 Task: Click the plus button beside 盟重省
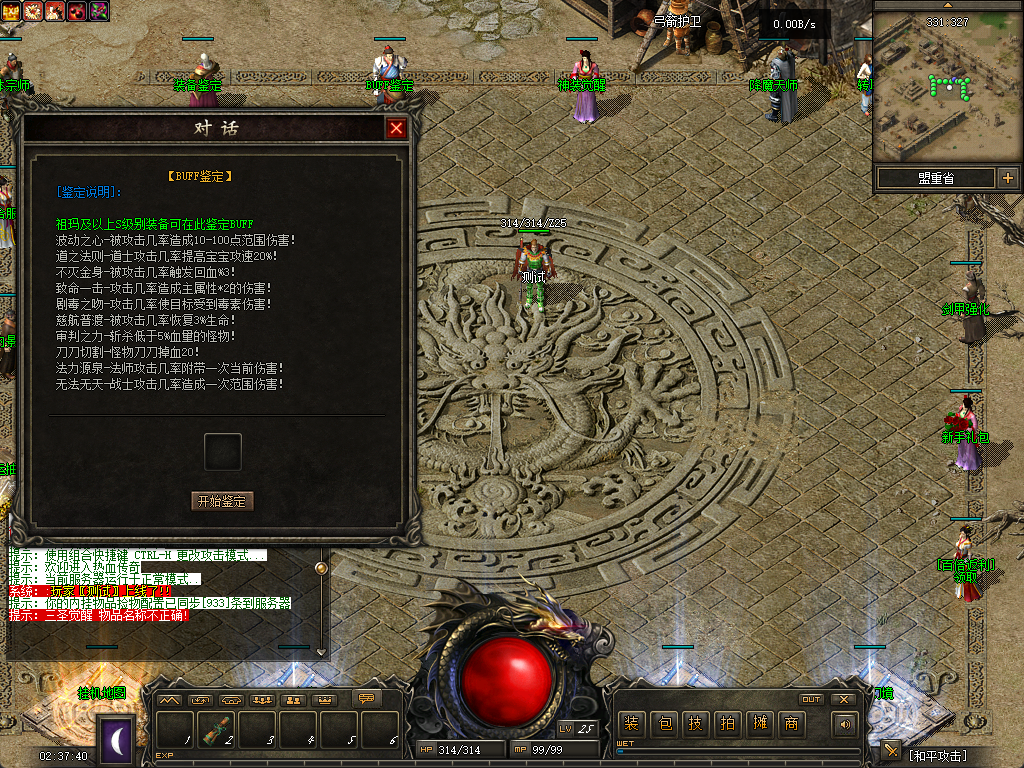click(x=1007, y=178)
